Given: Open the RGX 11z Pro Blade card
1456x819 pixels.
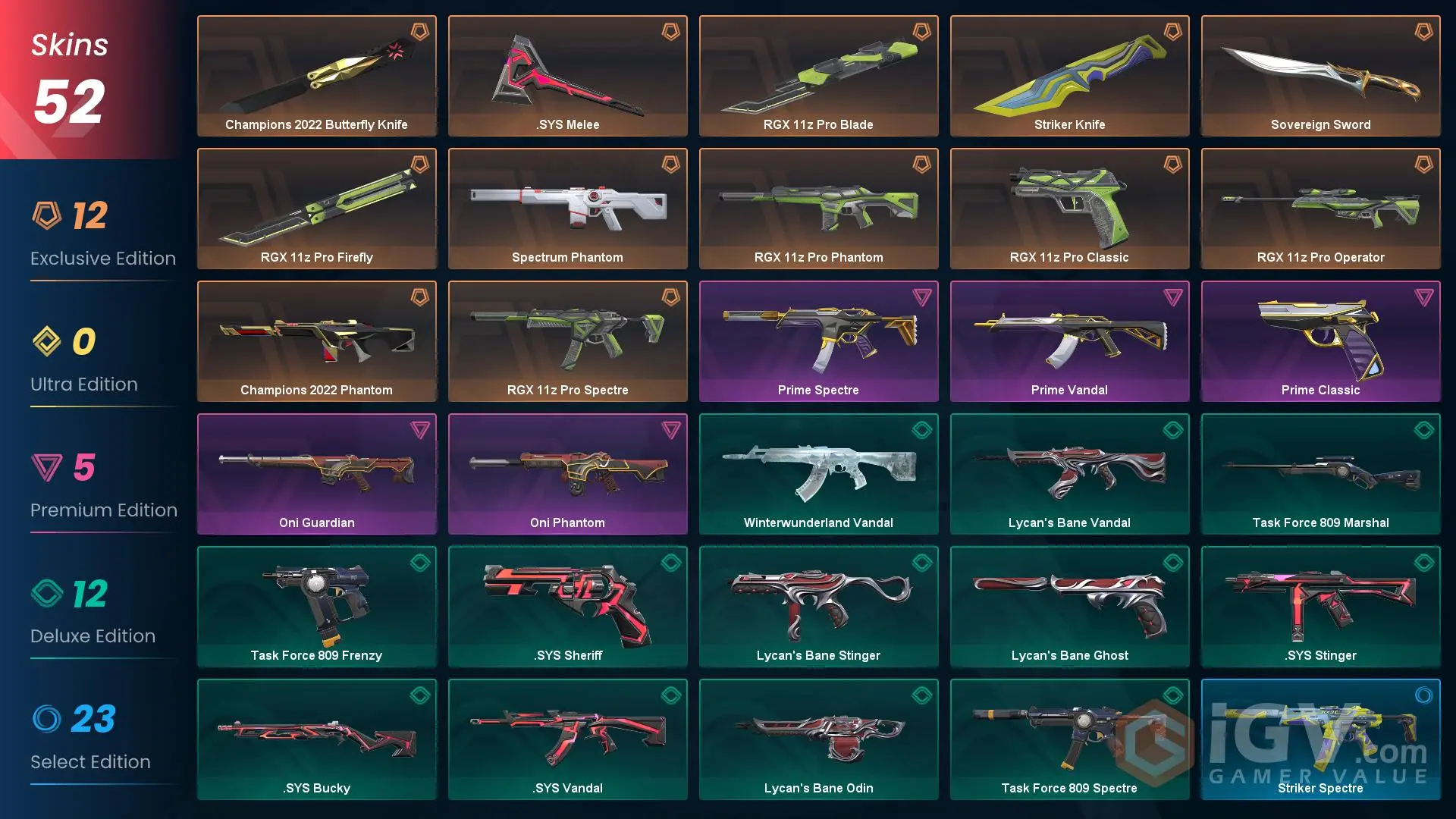Looking at the screenshot, I should click(818, 76).
